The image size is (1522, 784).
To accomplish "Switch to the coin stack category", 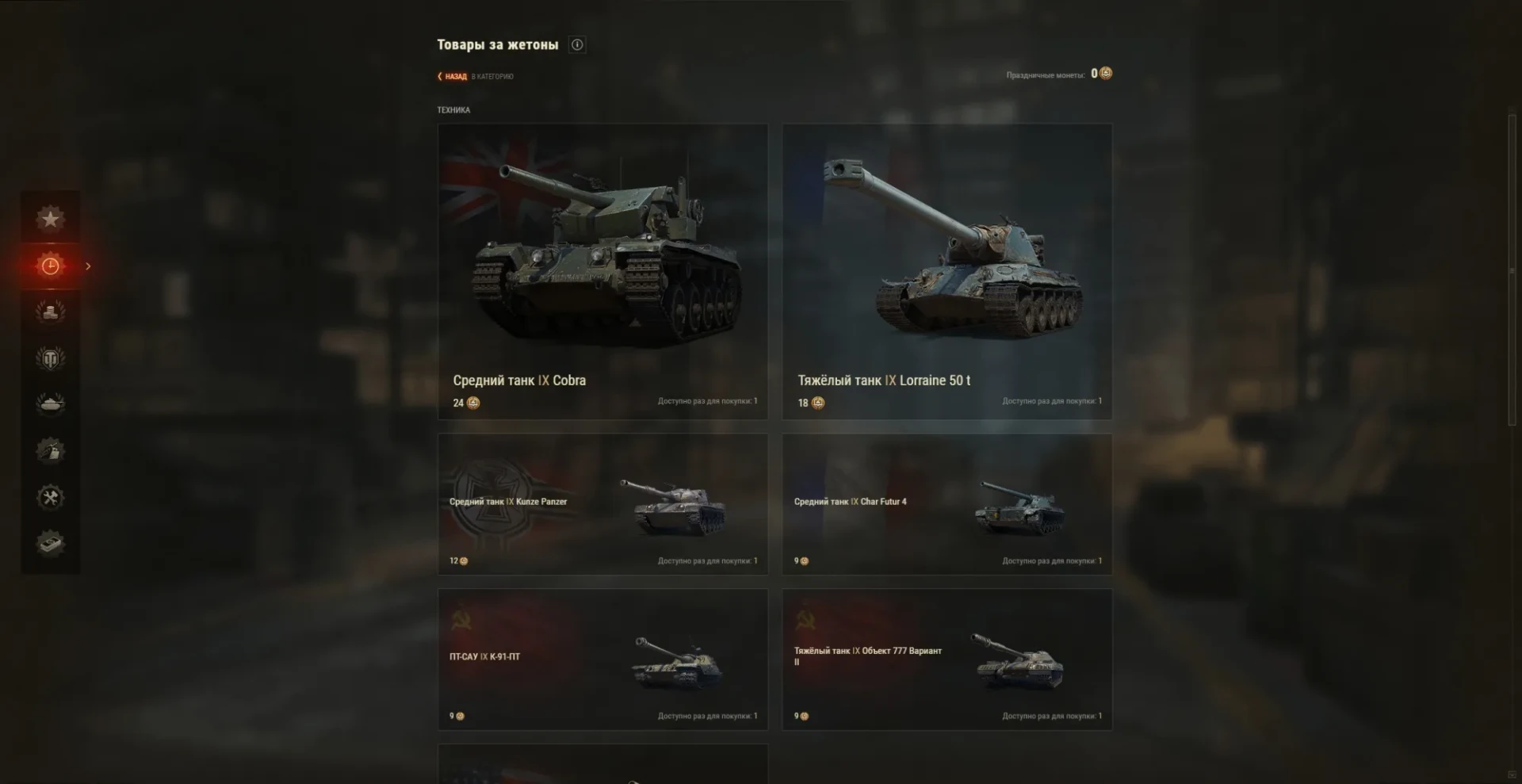I will 50,312.
